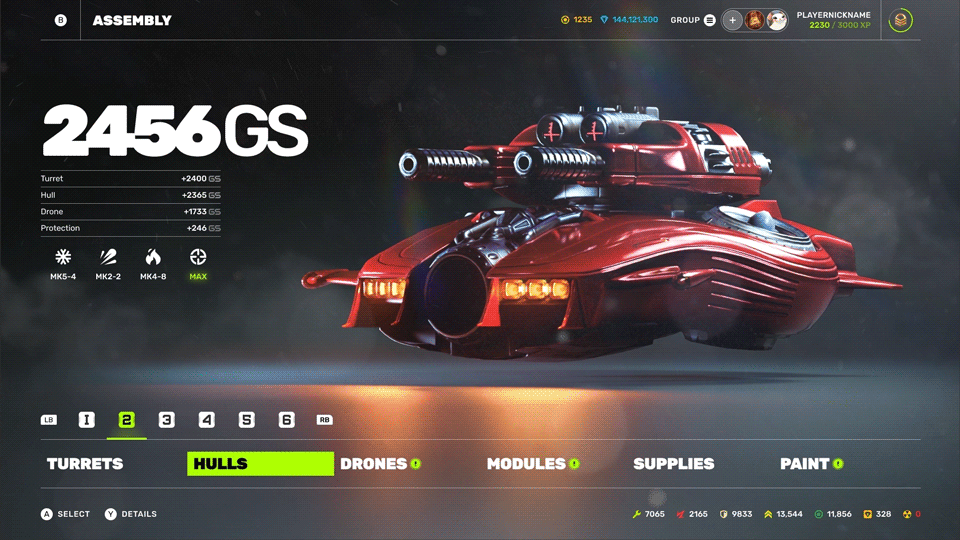The height and width of the screenshot is (540, 960).
Task: Select the MK5-4 snowflake module icon
Action: point(64,257)
